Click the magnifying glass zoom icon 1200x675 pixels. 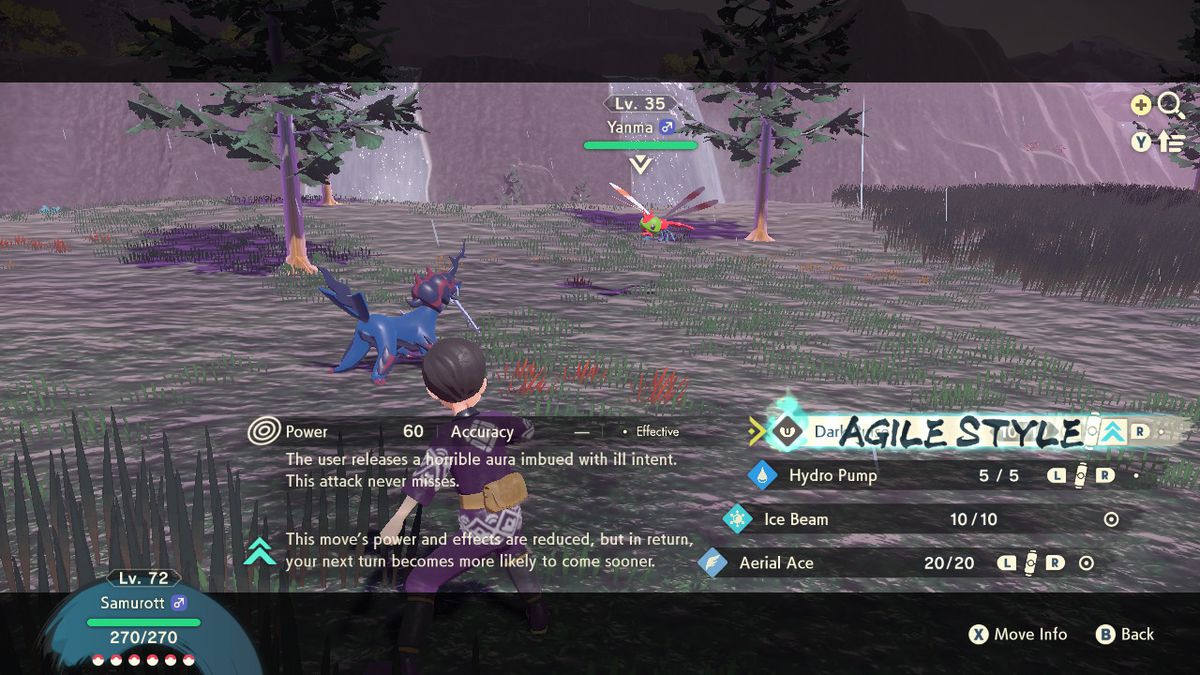[x=1171, y=105]
